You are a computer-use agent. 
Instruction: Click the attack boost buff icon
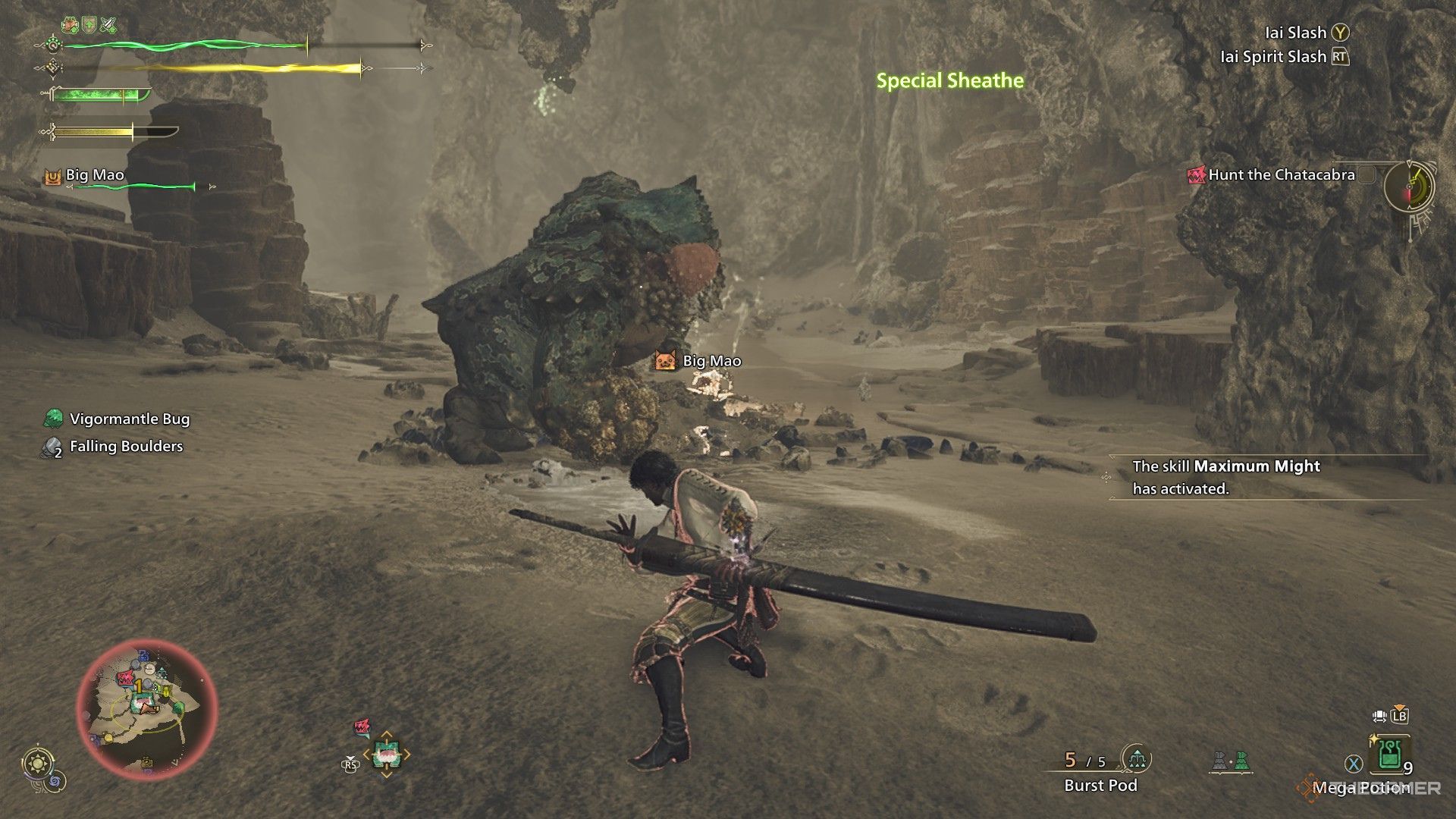pos(108,24)
